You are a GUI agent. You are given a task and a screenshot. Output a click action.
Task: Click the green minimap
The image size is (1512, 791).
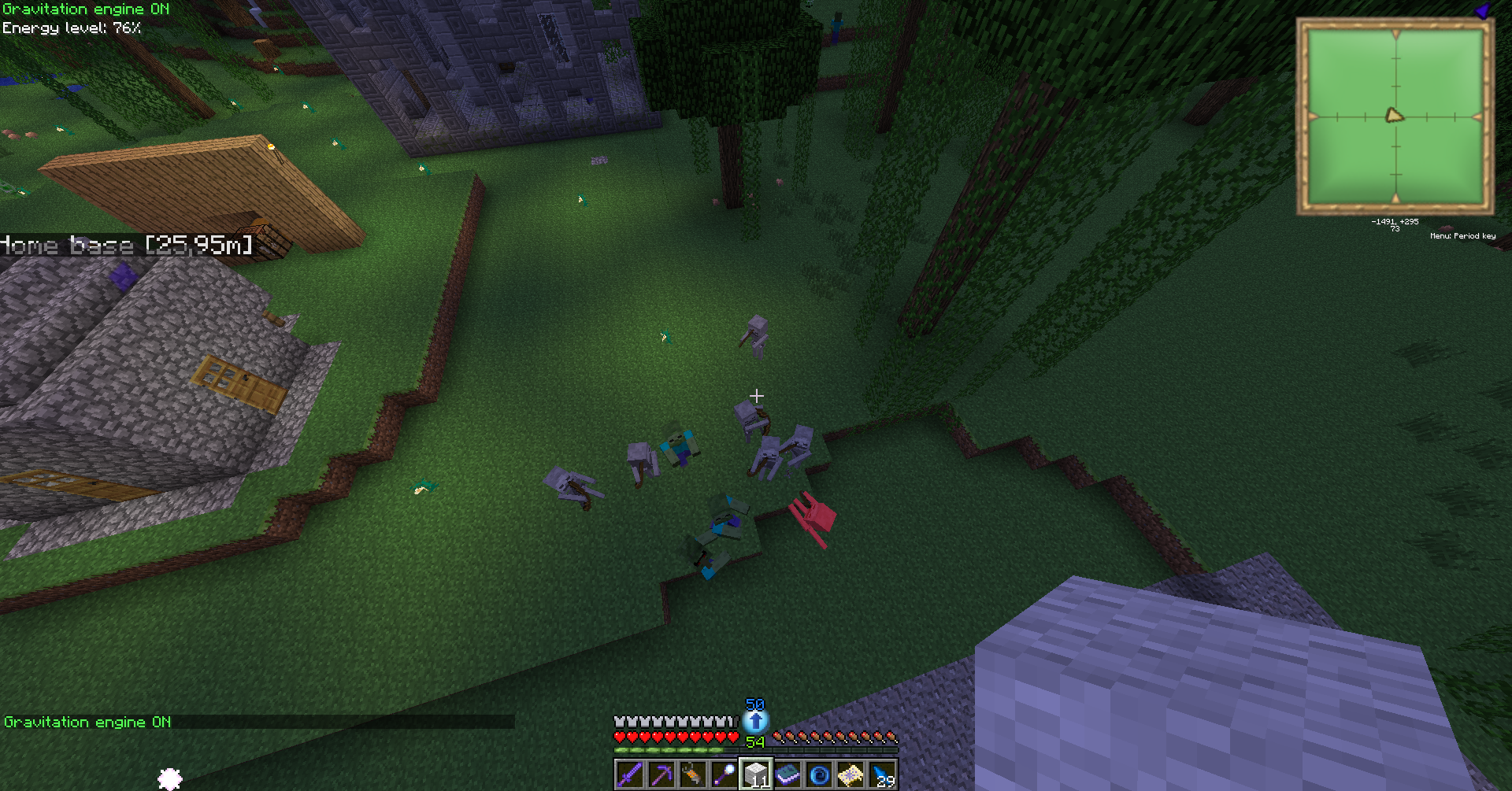[1395, 116]
